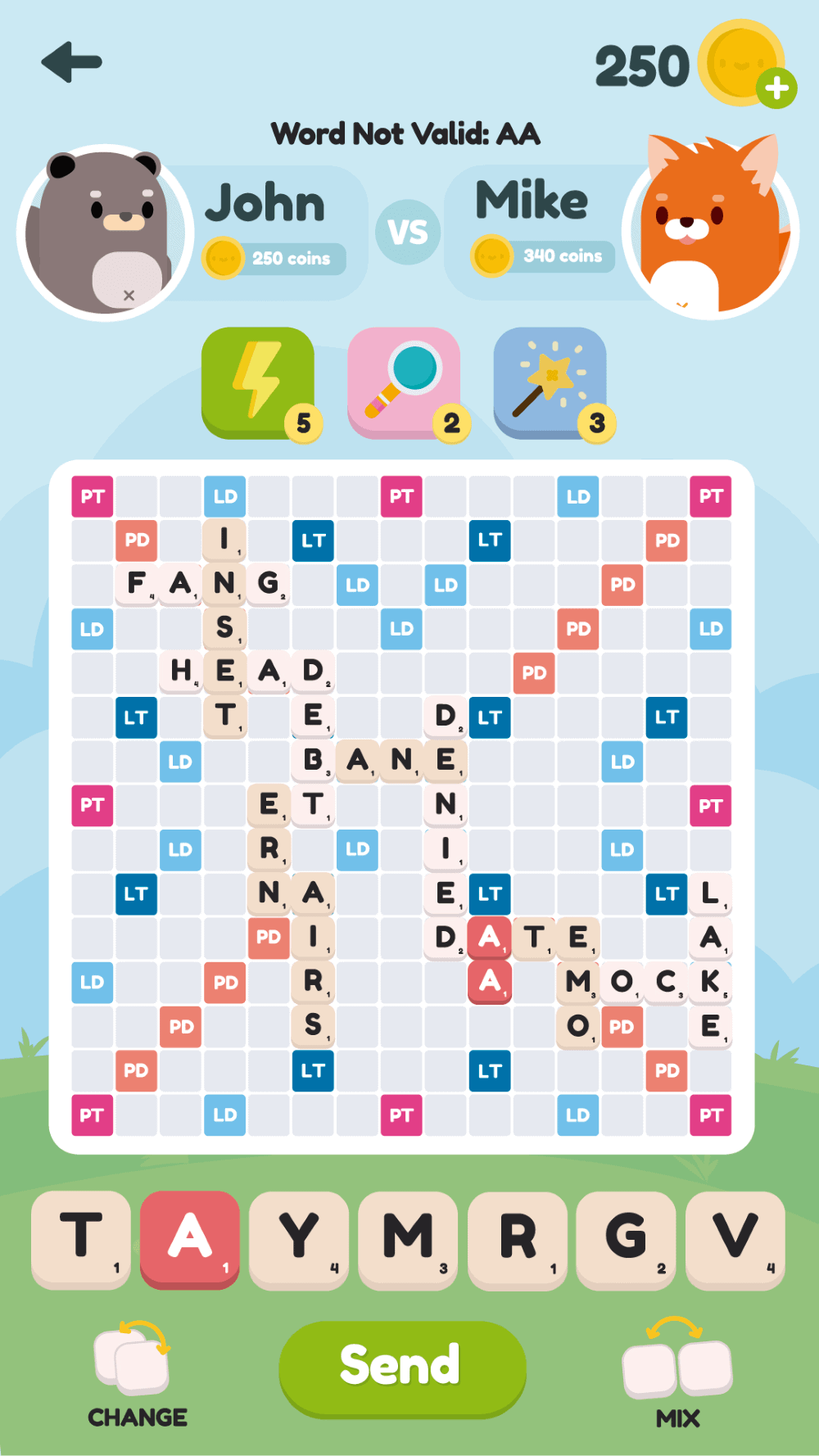Pick the G tile from the rack
819x1456 pixels.
(626, 1238)
